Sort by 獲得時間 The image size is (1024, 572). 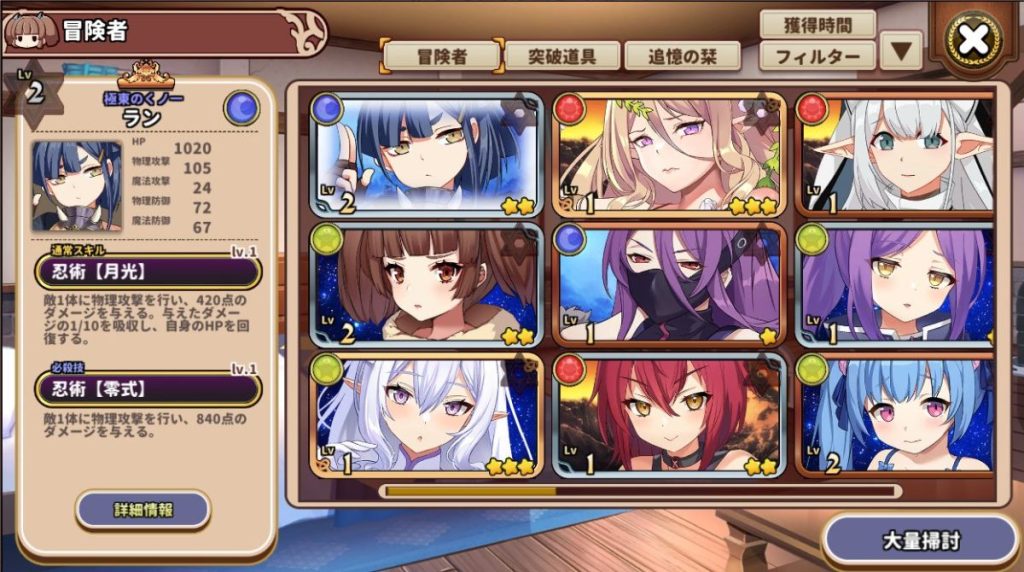point(817,24)
